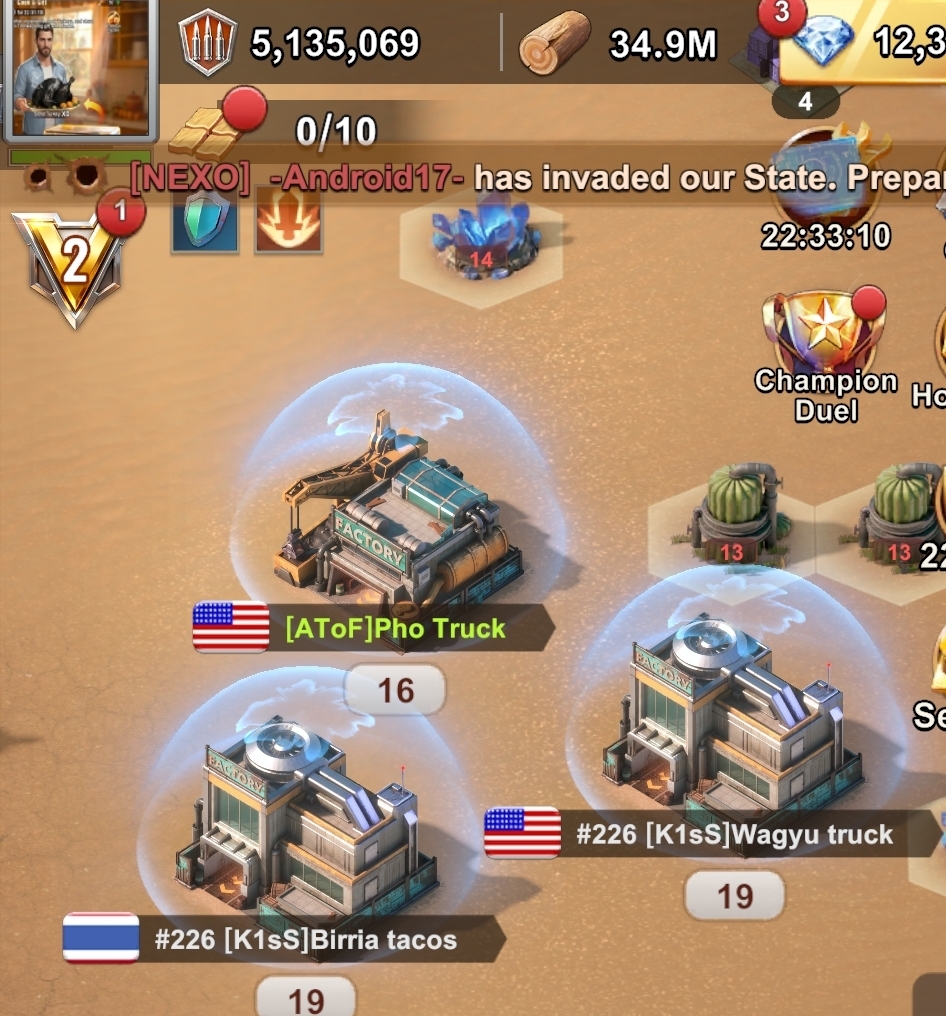This screenshot has width=946, height=1016.
Task: Open the player avatar profile
Action: point(78,68)
